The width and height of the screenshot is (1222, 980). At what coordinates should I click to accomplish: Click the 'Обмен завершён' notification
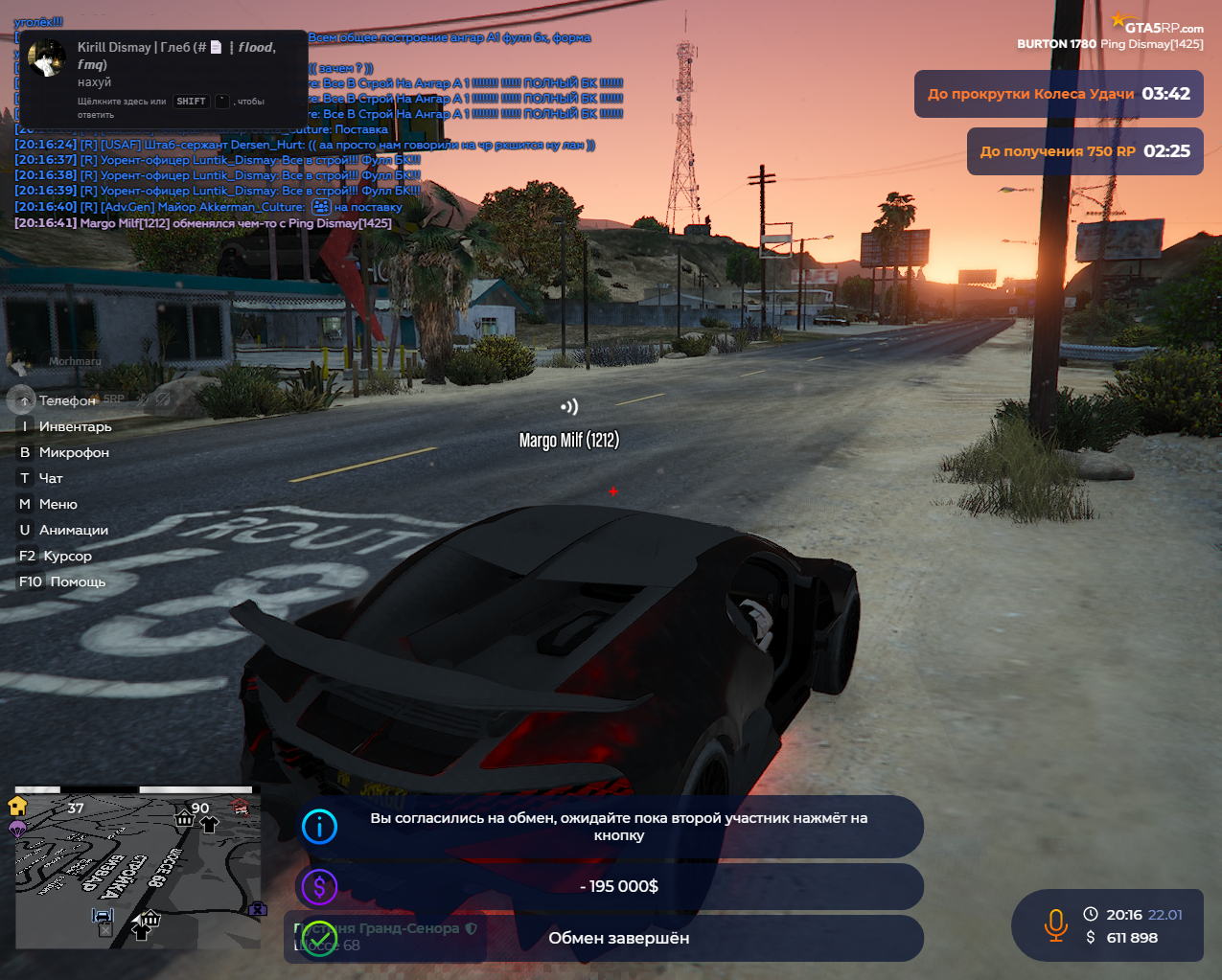point(618,938)
